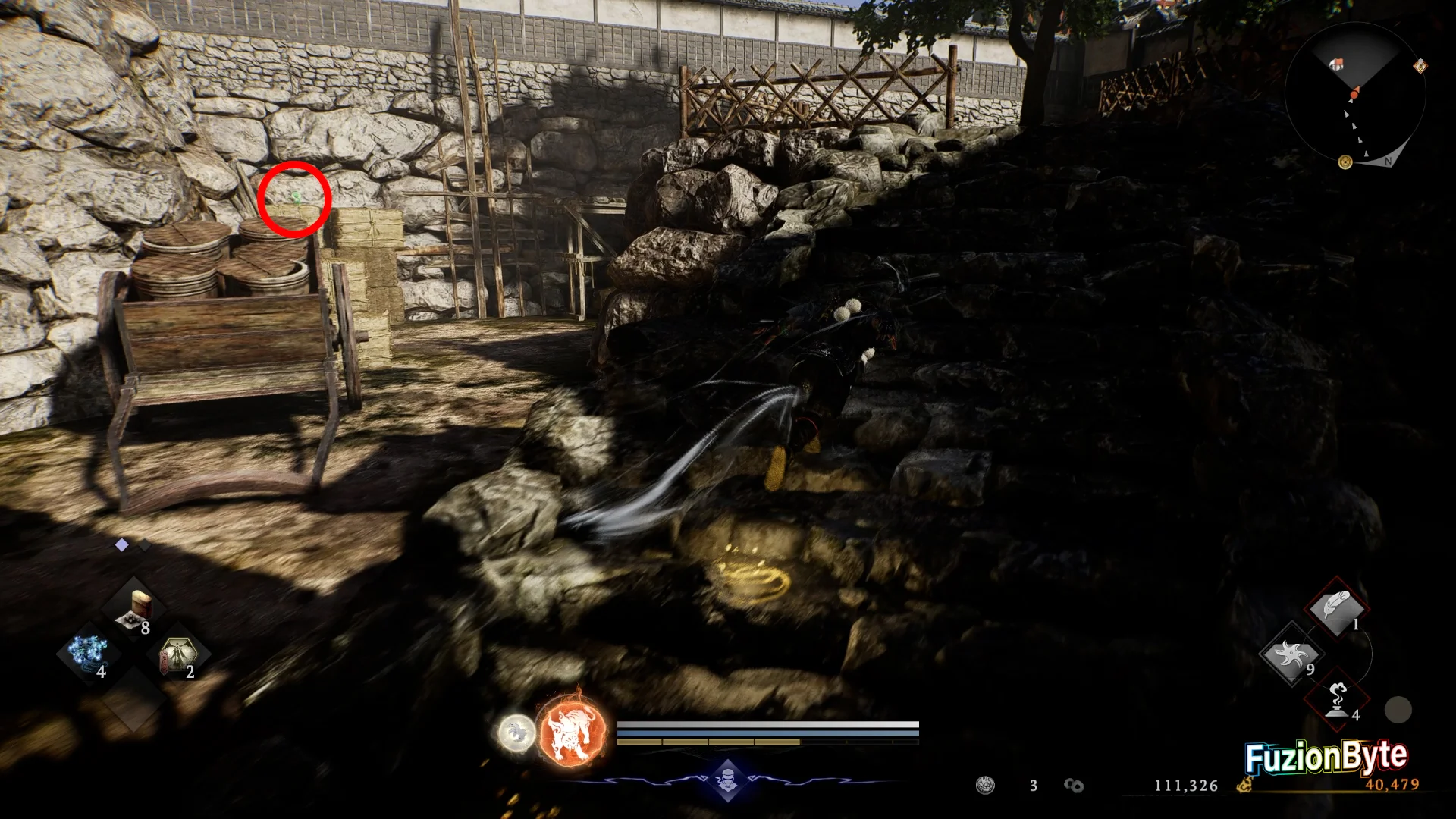Viewport: 1456px width, 819px height.
Task: Select the winged talisman item slot
Action: click(178, 655)
